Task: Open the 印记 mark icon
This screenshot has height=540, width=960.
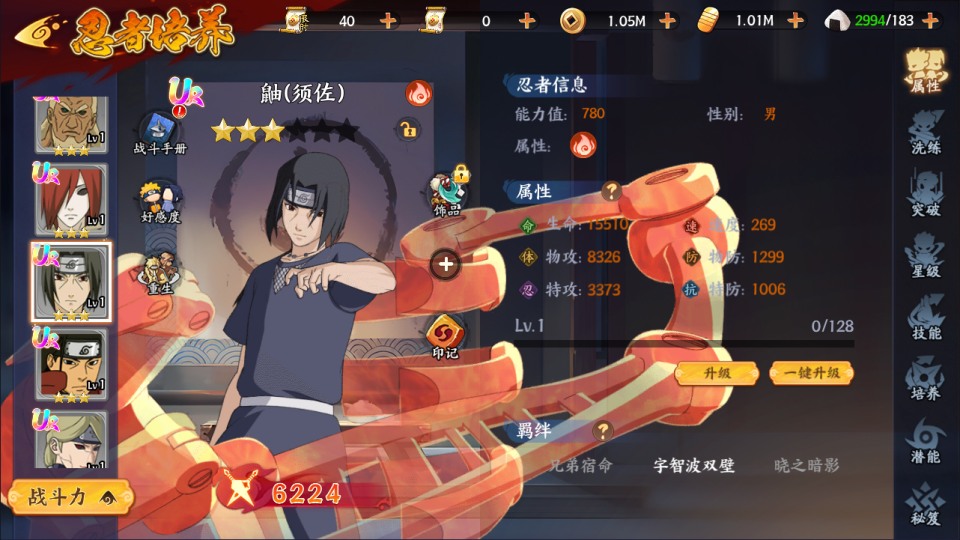Action: (445, 336)
